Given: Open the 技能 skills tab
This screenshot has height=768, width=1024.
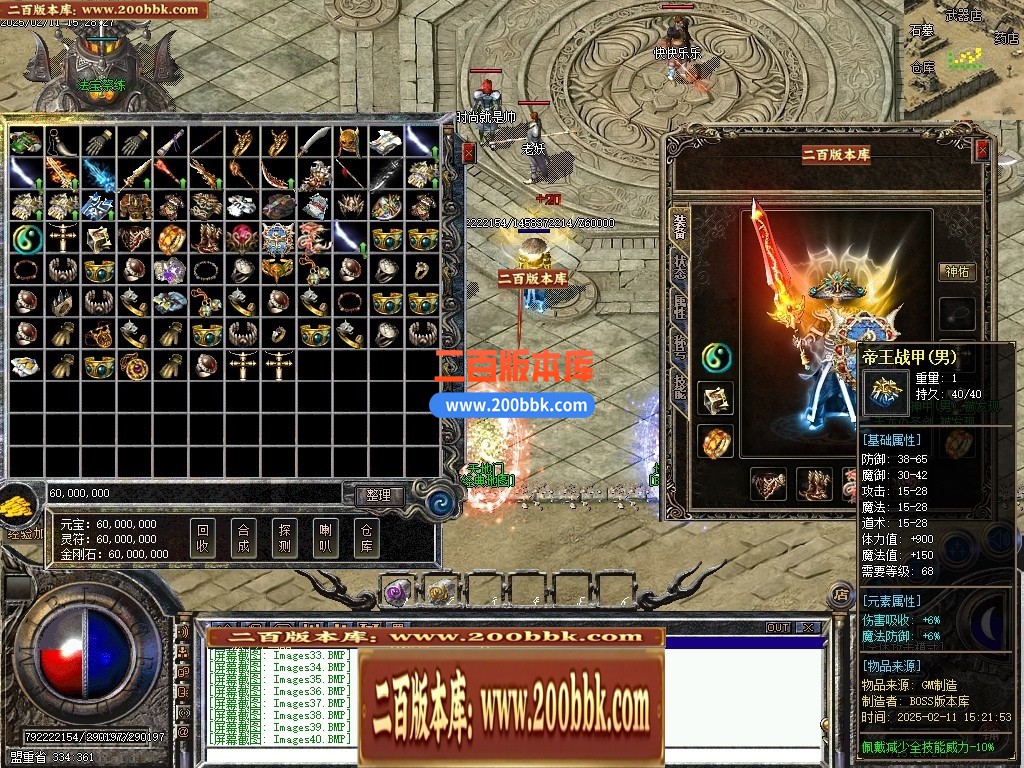Looking at the screenshot, I should (680, 388).
